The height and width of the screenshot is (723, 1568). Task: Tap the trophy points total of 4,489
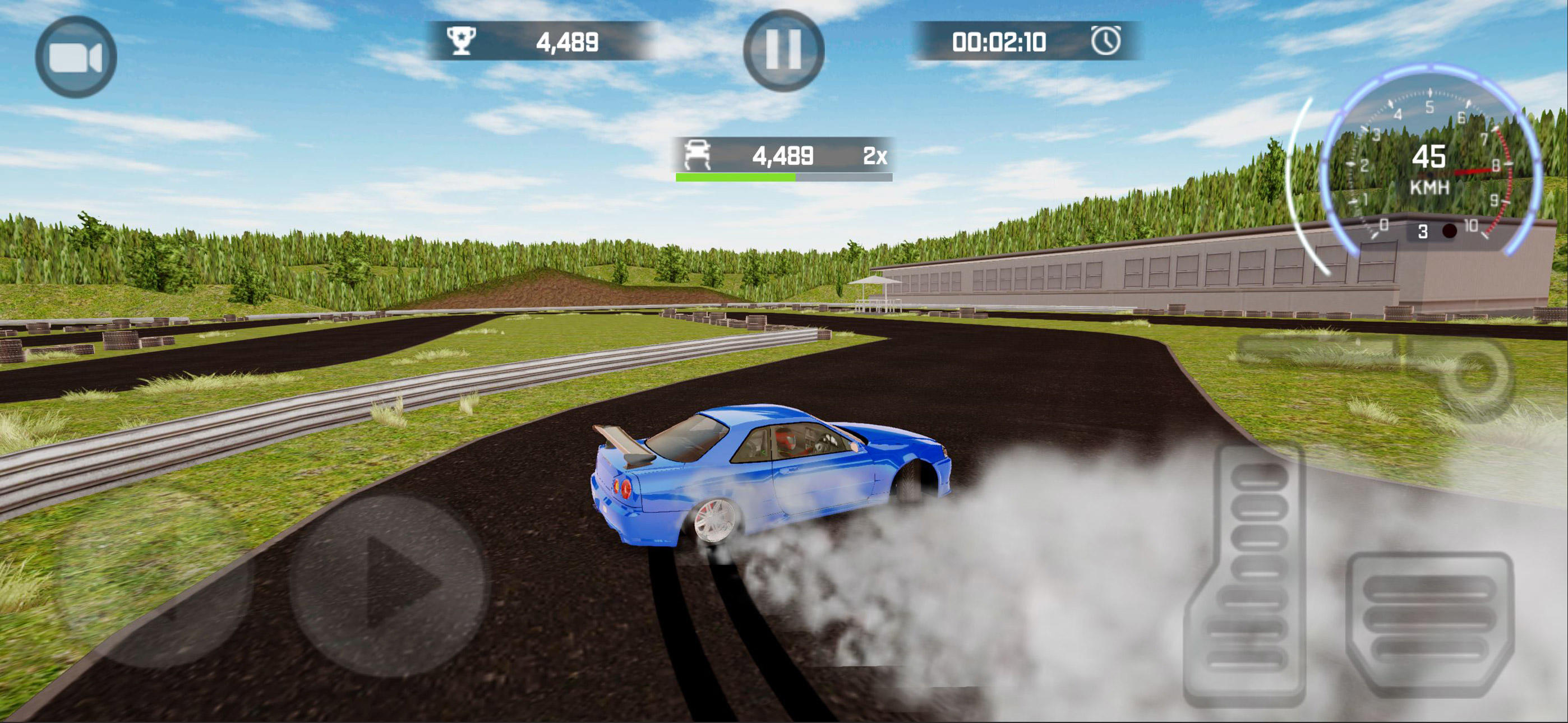569,41
